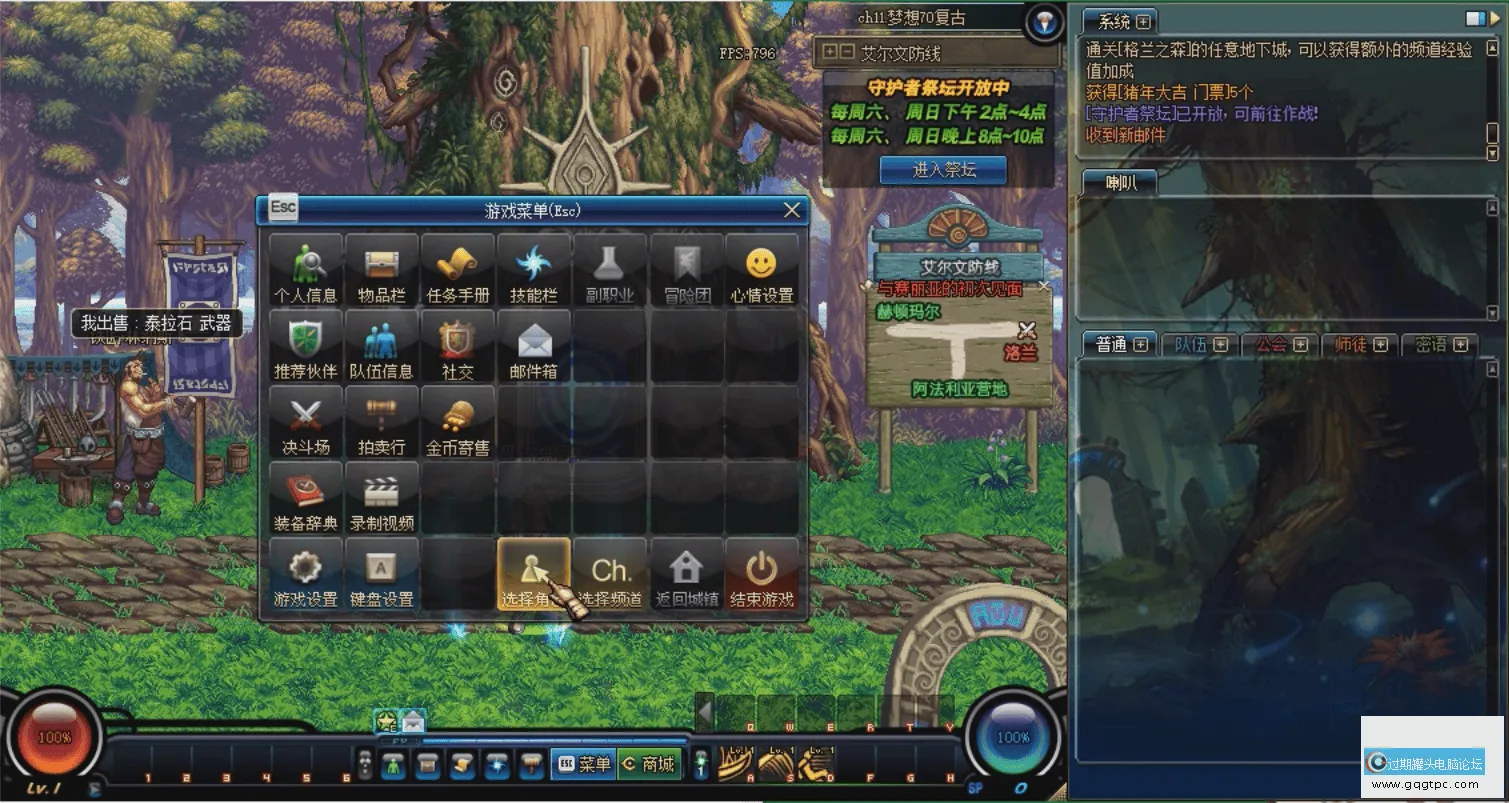This screenshot has width=1509, height=803.
Task: Open the 技能栏 skill panel
Action: click(x=534, y=270)
